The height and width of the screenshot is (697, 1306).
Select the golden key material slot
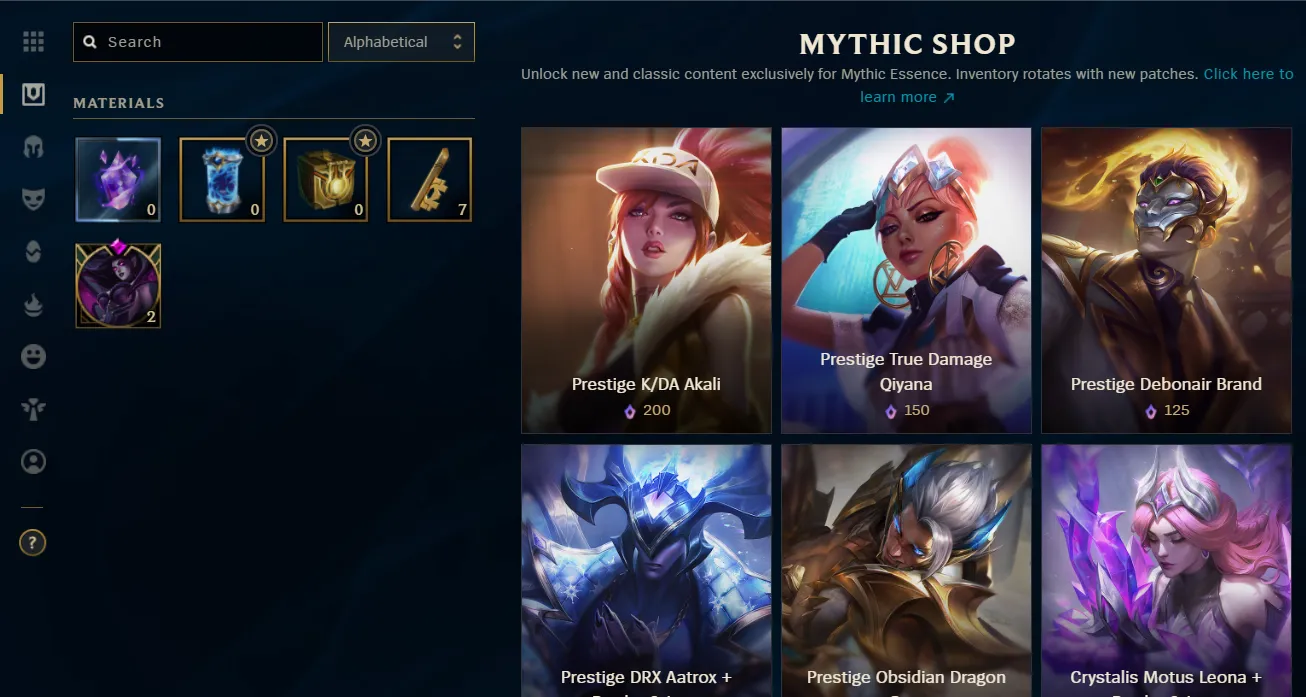coord(430,180)
